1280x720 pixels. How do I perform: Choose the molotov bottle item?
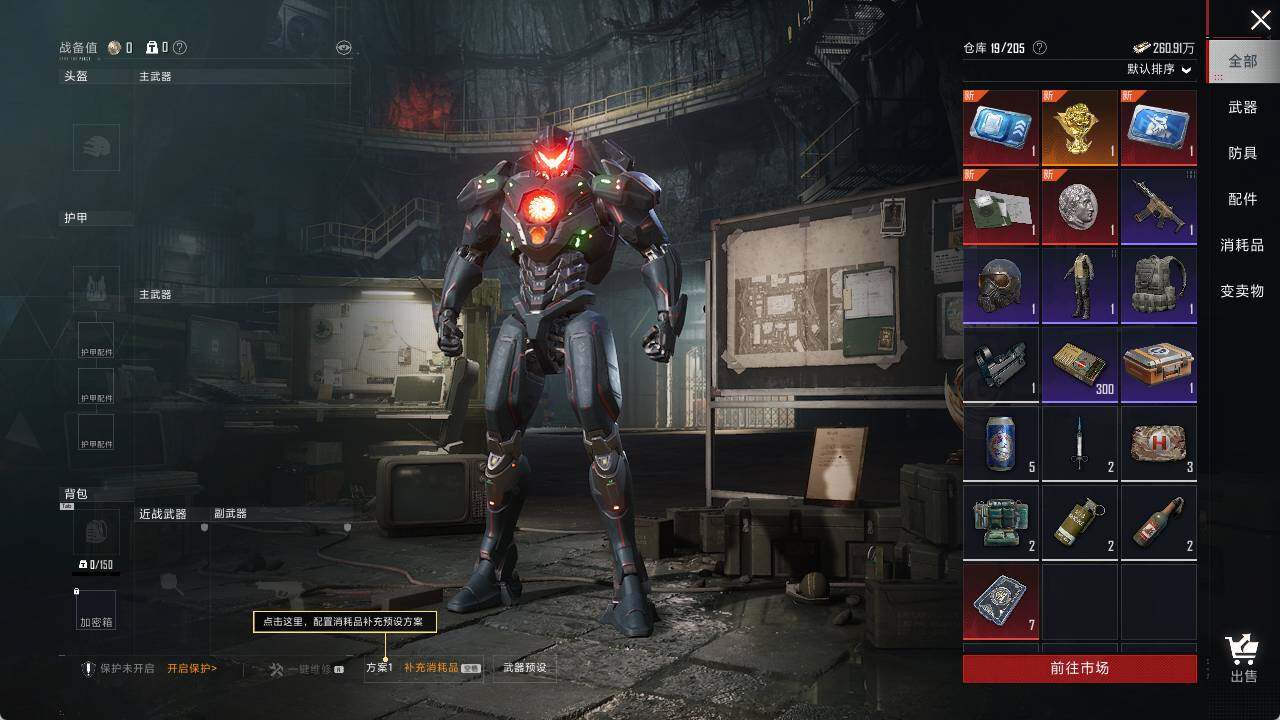coord(1159,522)
